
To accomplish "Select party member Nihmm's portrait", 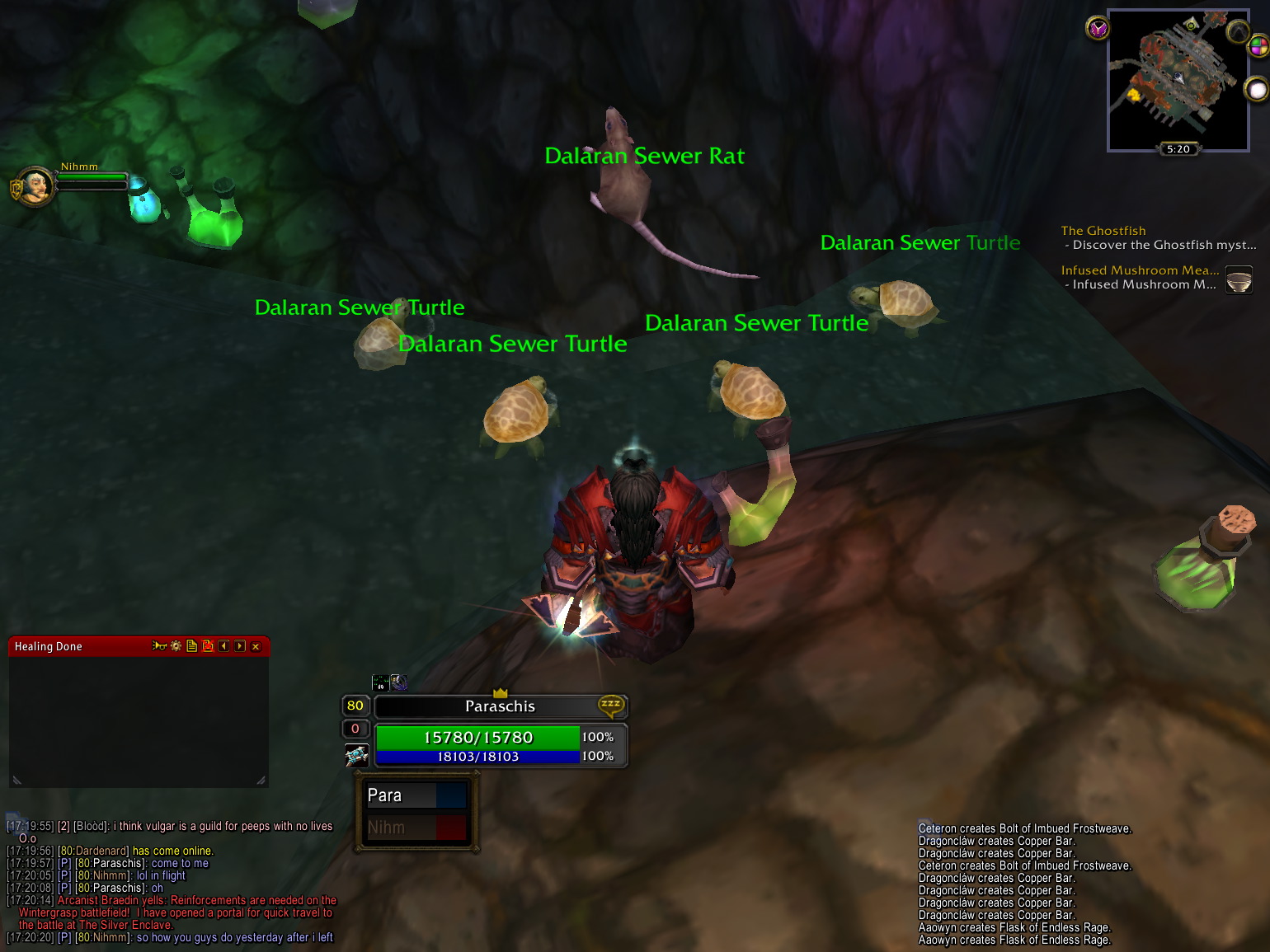I will (x=33, y=186).
